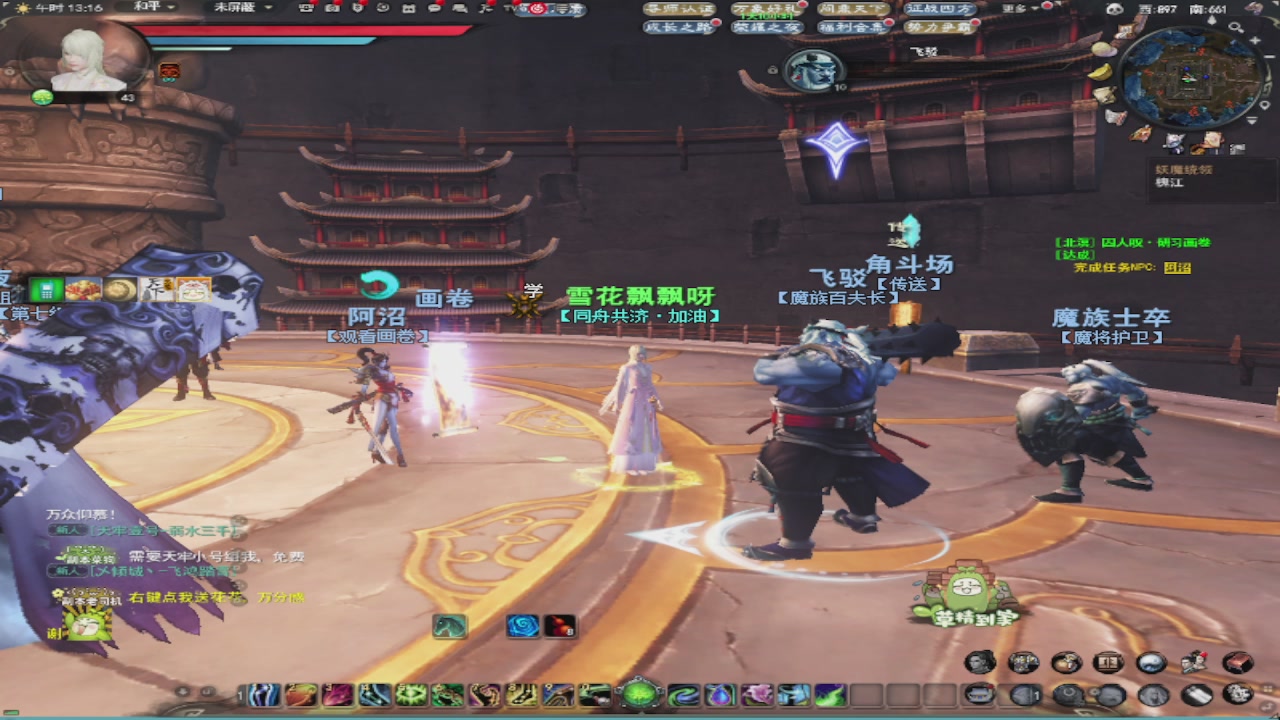Open the 成长之路 menu button
The height and width of the screenshot is (720, 1280).
(679, 28)
